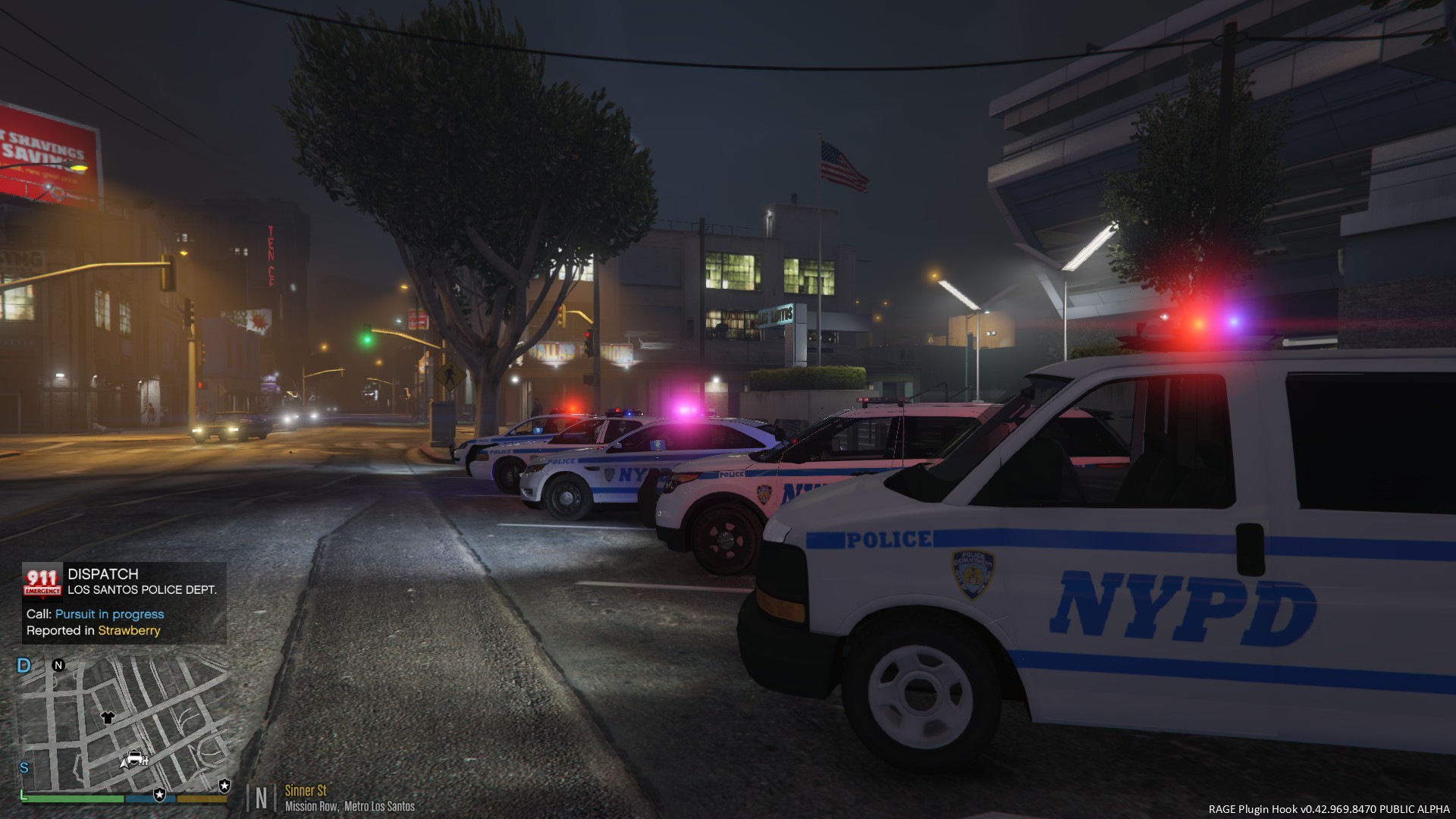Click the green L mission blip
This screenshot has height=819, width=1456.
pyautogui.click(x=23, y=794)
